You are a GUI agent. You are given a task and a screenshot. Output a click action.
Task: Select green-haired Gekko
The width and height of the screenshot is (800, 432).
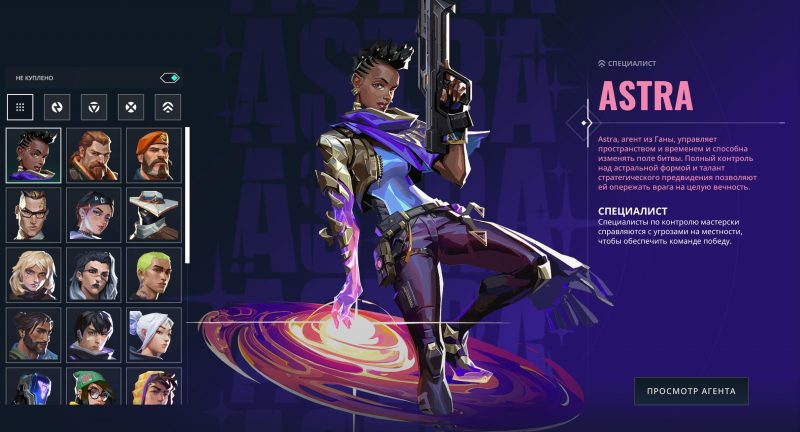tap(154, 274)
